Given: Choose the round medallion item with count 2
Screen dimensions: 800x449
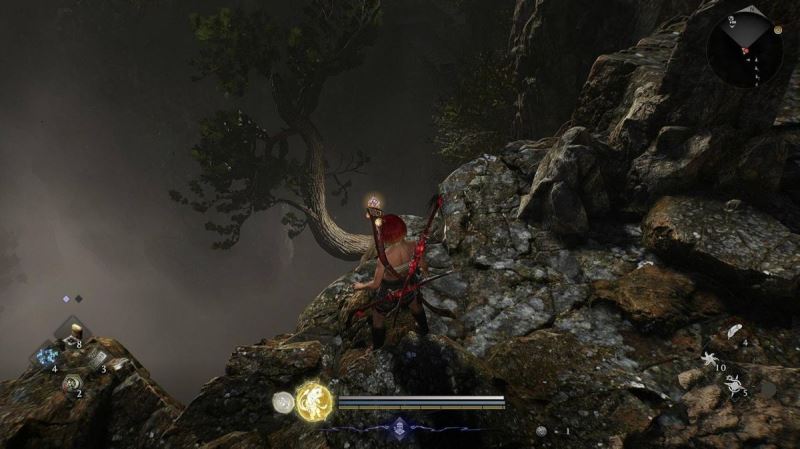Looking at the screenshot, I should point(70,382).
